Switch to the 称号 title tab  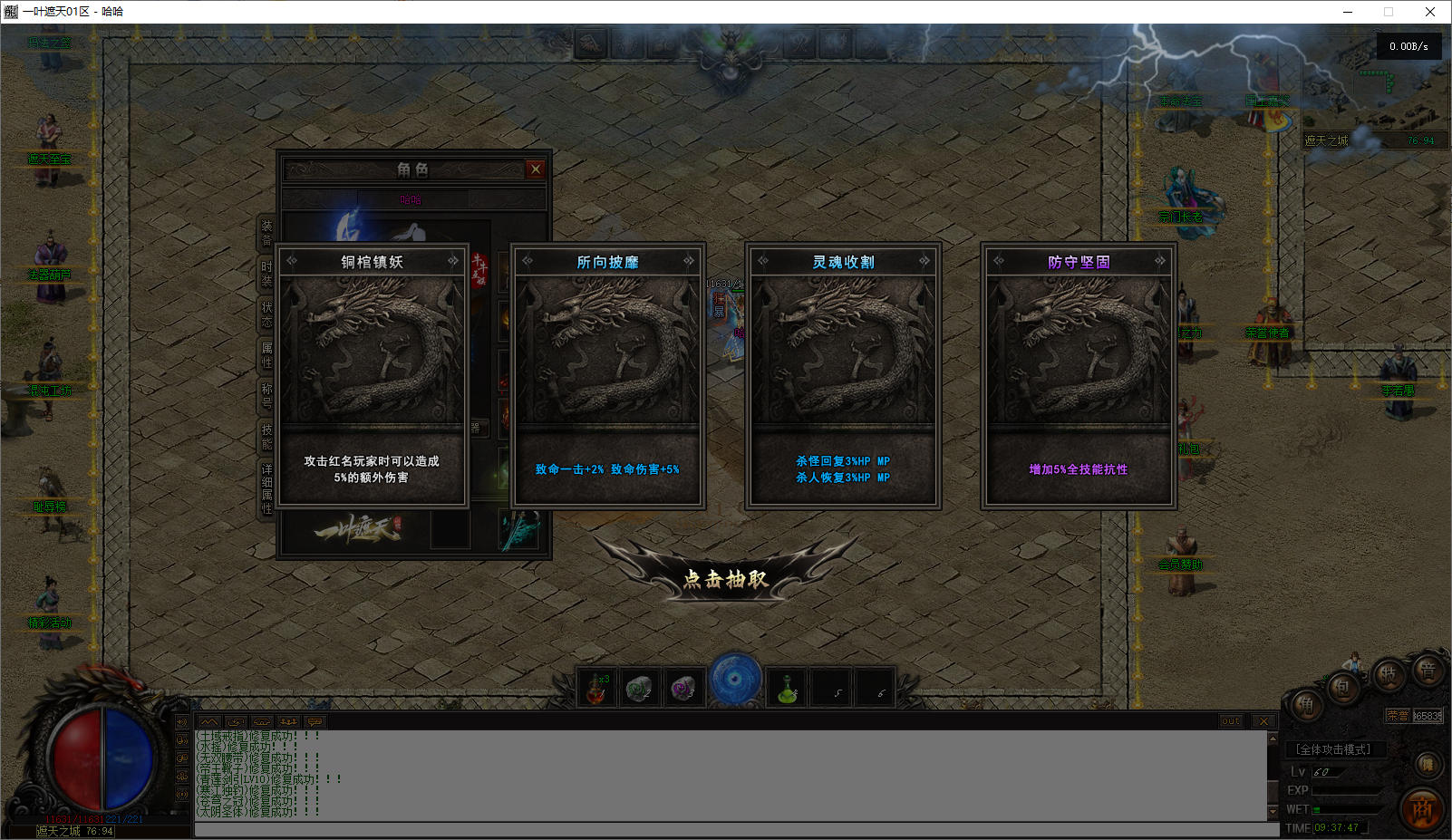point(266,395)
